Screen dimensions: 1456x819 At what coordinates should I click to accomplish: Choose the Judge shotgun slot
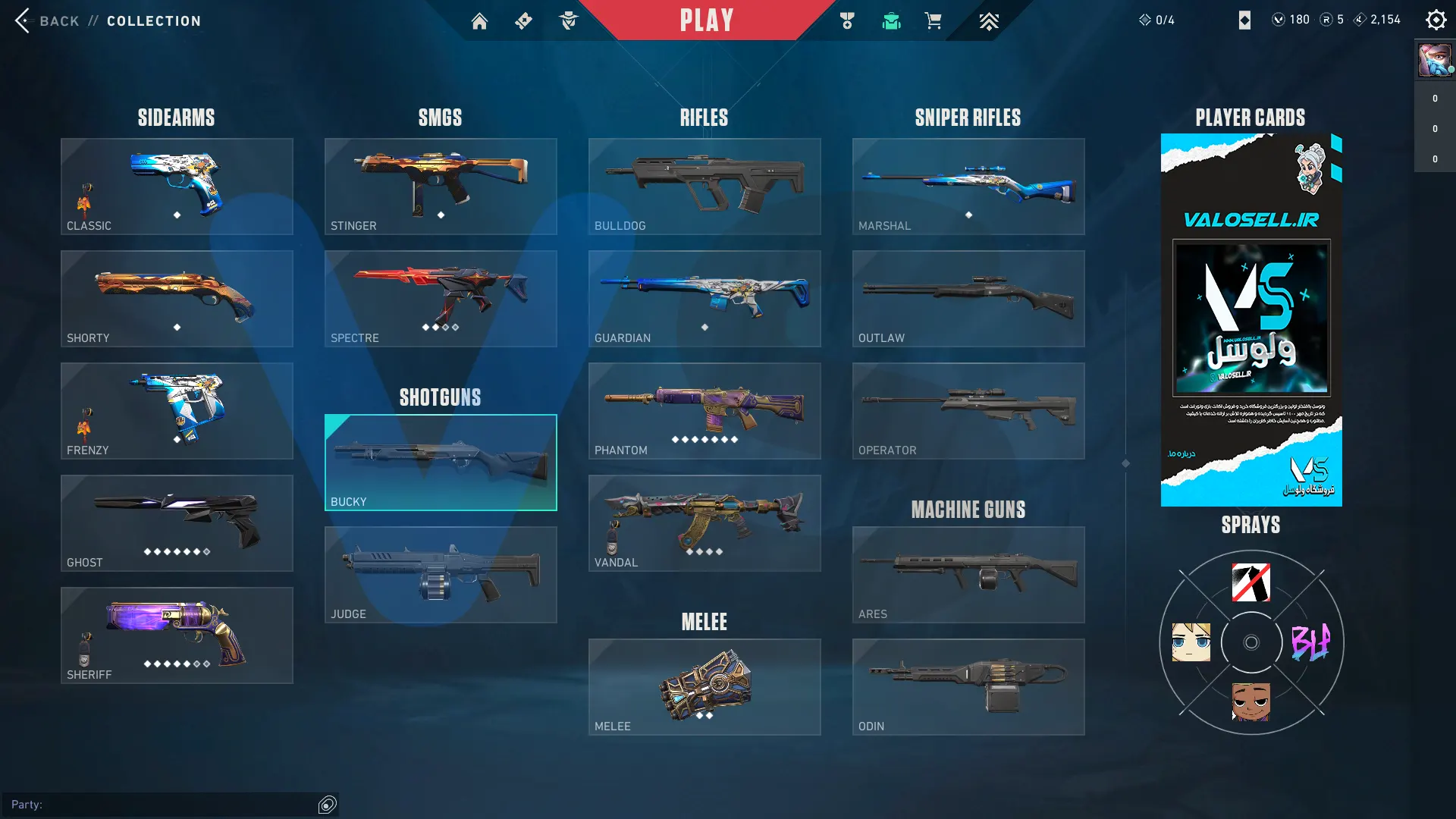(441, 575)
